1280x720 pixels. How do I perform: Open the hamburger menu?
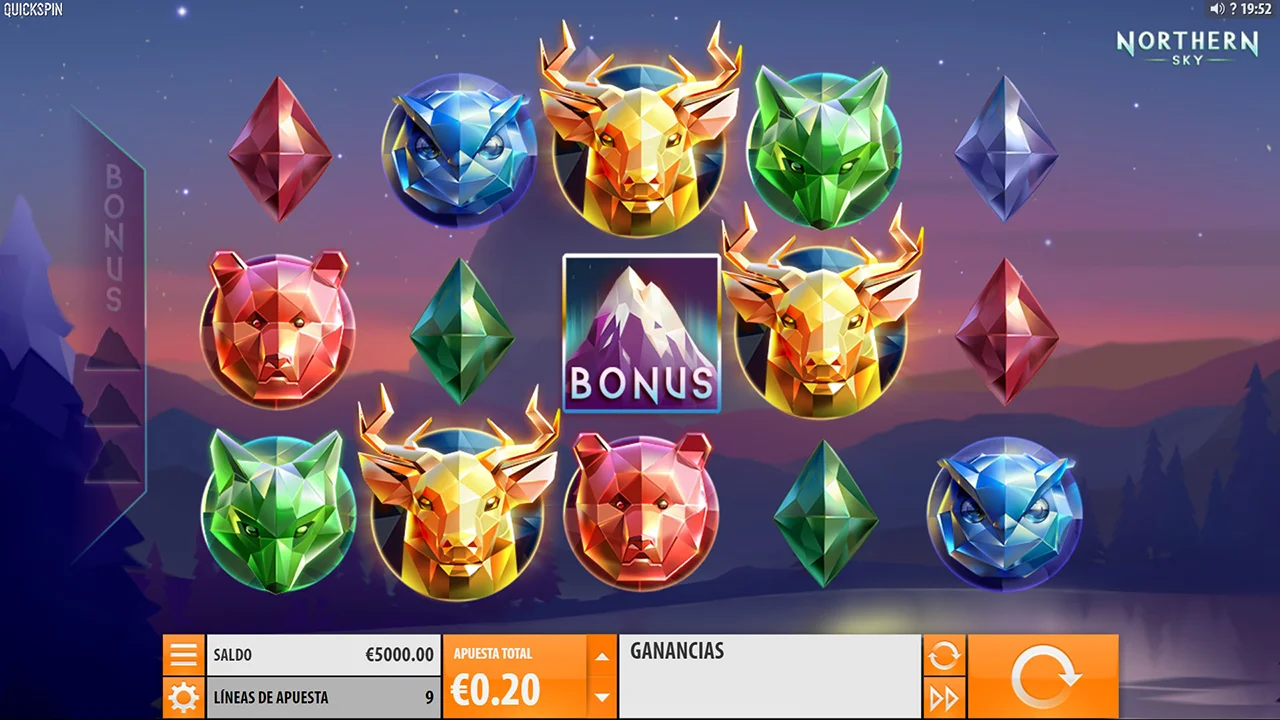(x=183, y=655)
